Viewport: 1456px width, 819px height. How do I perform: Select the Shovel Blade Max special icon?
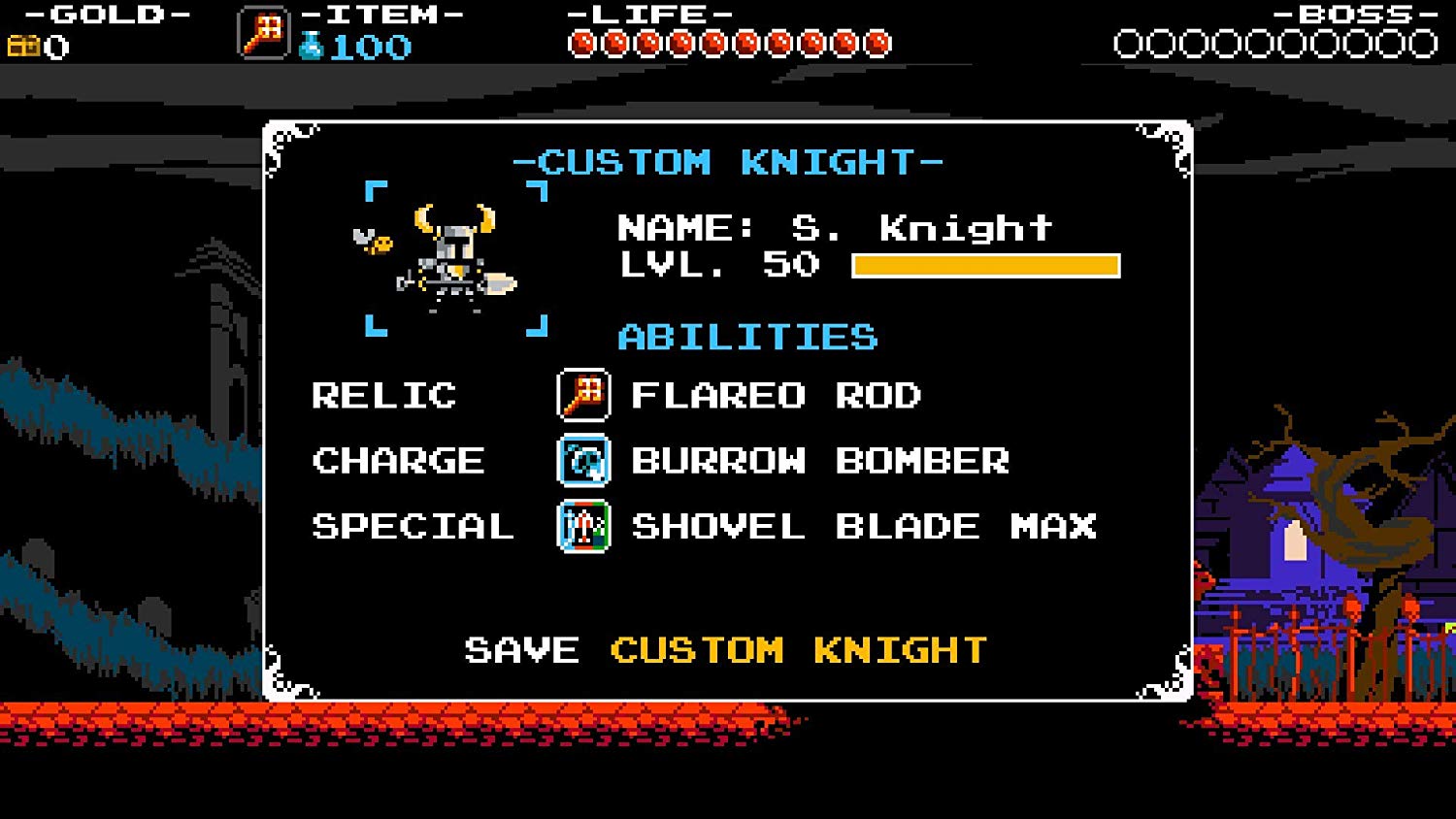(583, 527)
